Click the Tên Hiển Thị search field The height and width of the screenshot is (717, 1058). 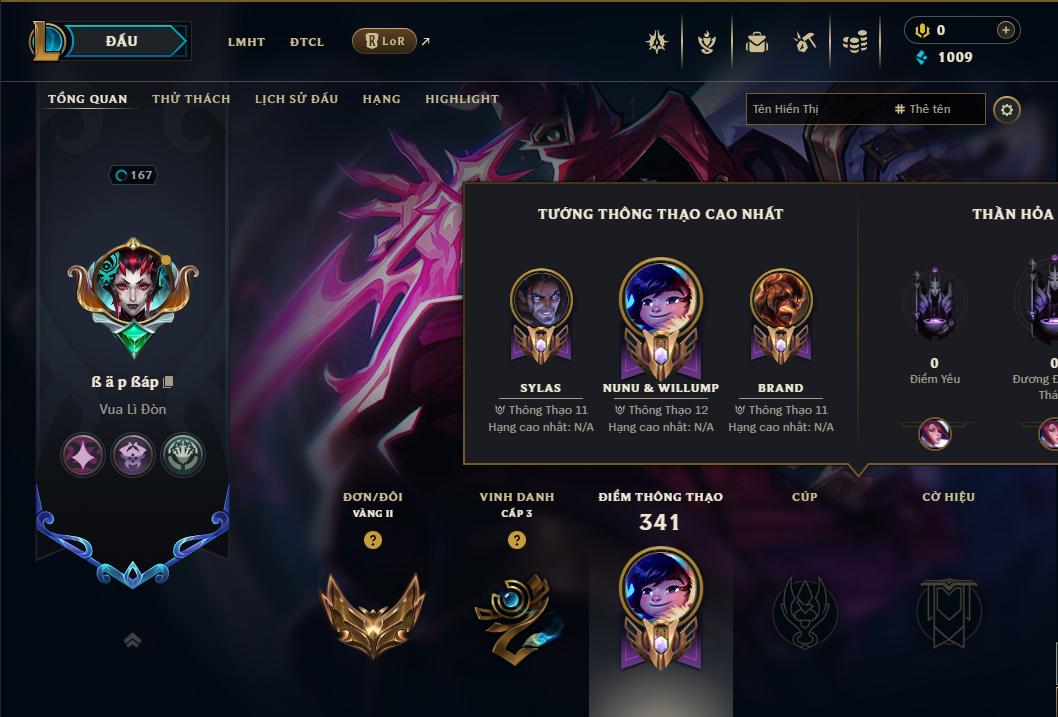point(815,109)
